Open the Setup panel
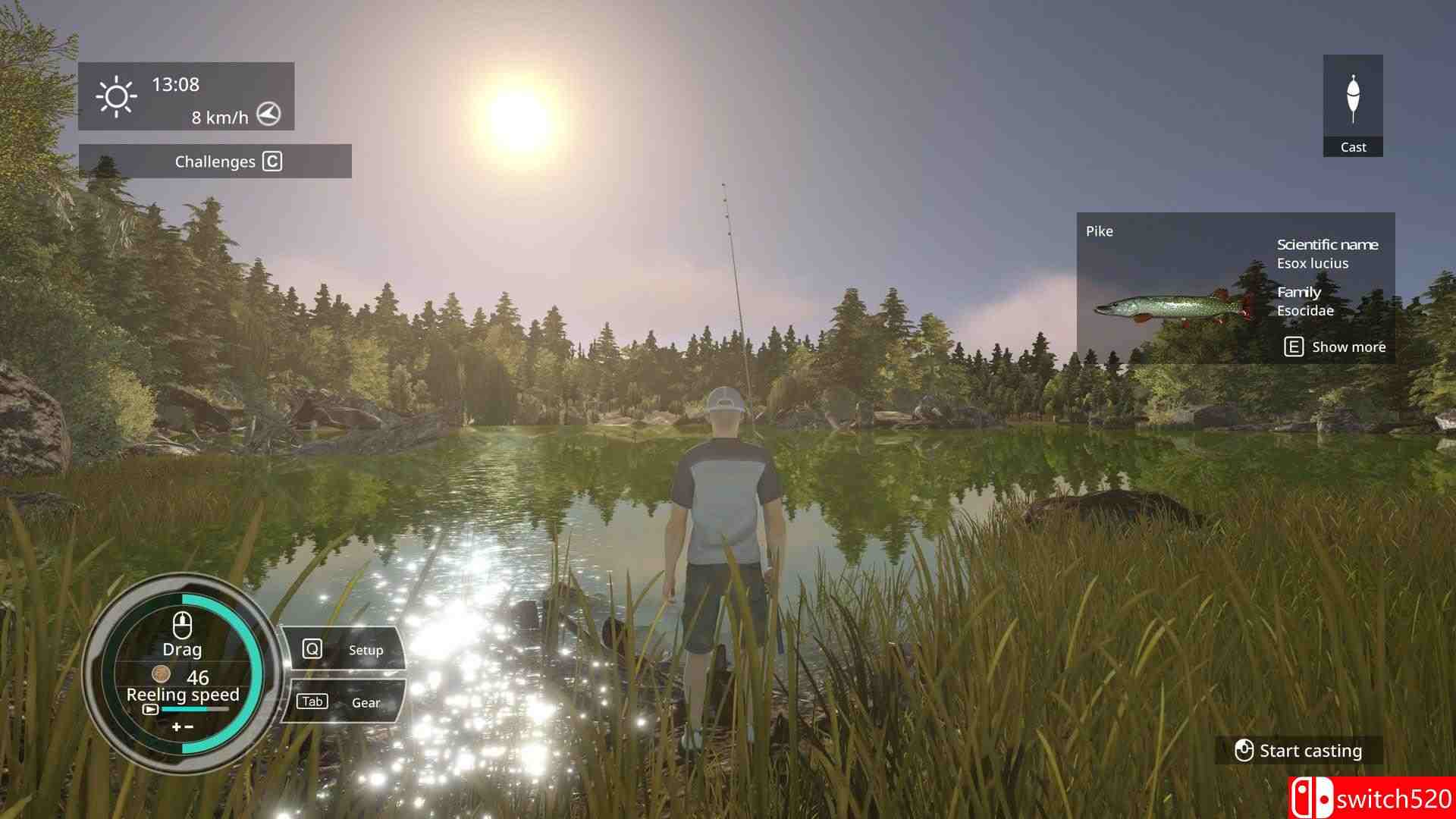The height and width of the screenshot is (819, 1456). [x=366, y=649]
